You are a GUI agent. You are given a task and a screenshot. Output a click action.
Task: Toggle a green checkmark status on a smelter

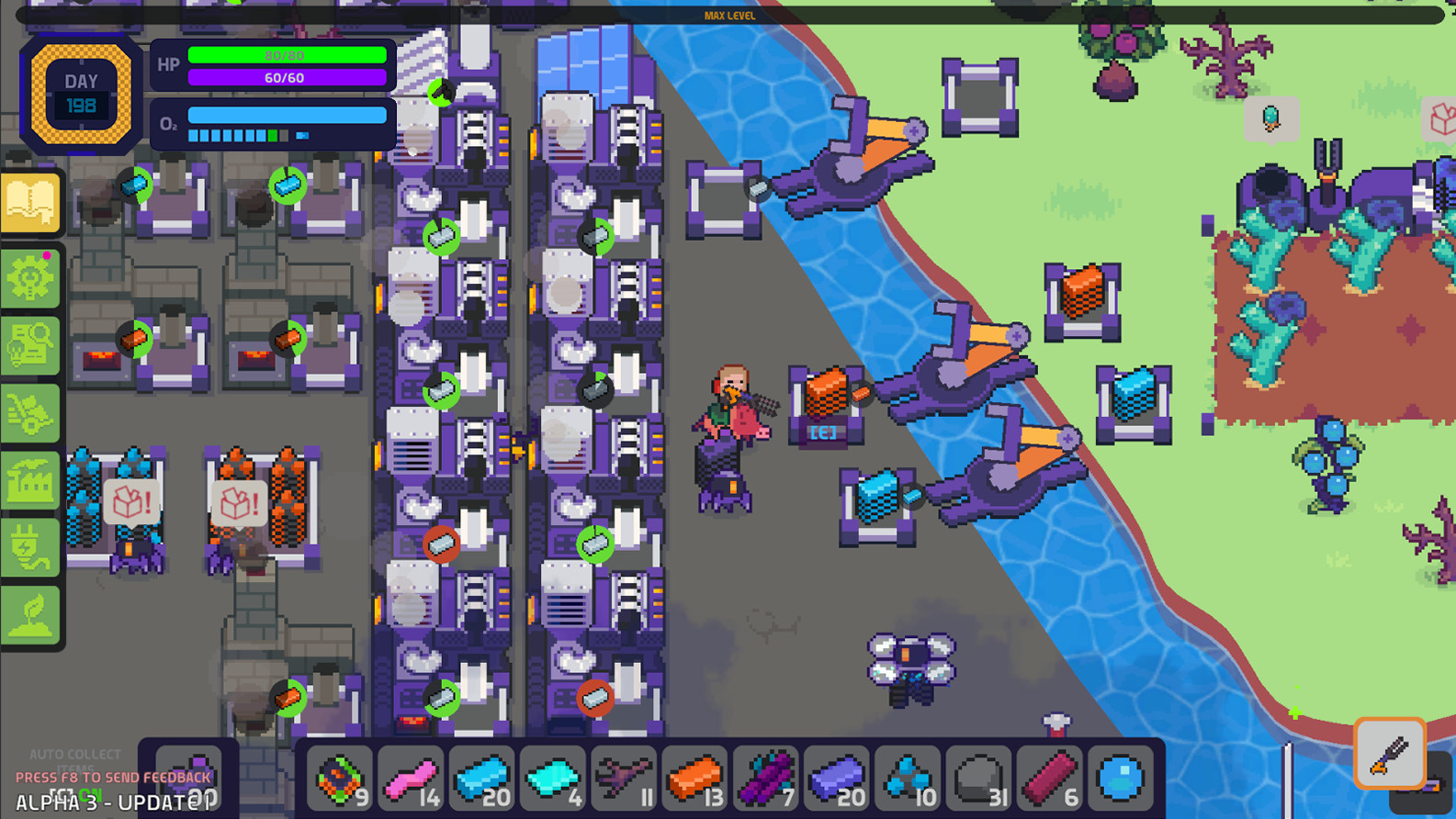[x=442, y=234]
